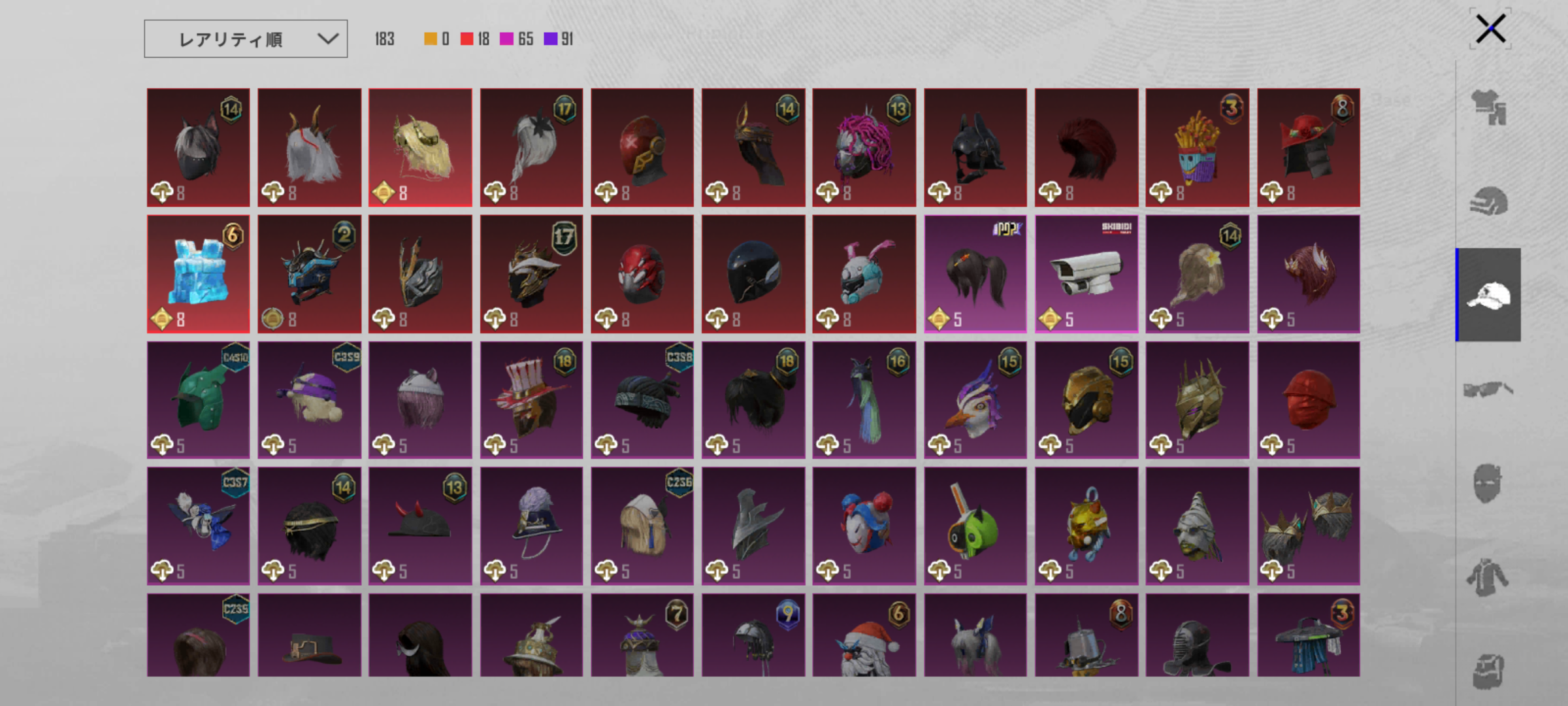Select the ice block headgear
The width and height of the screenshot is (1568, 706).
[198, 274]
